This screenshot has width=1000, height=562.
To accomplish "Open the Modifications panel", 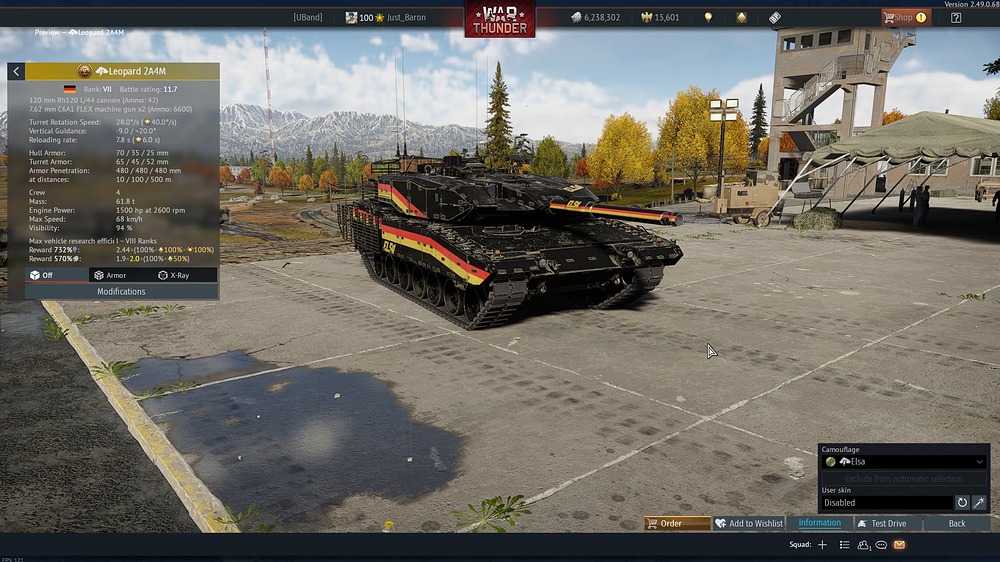I will (x=121, y=291).
